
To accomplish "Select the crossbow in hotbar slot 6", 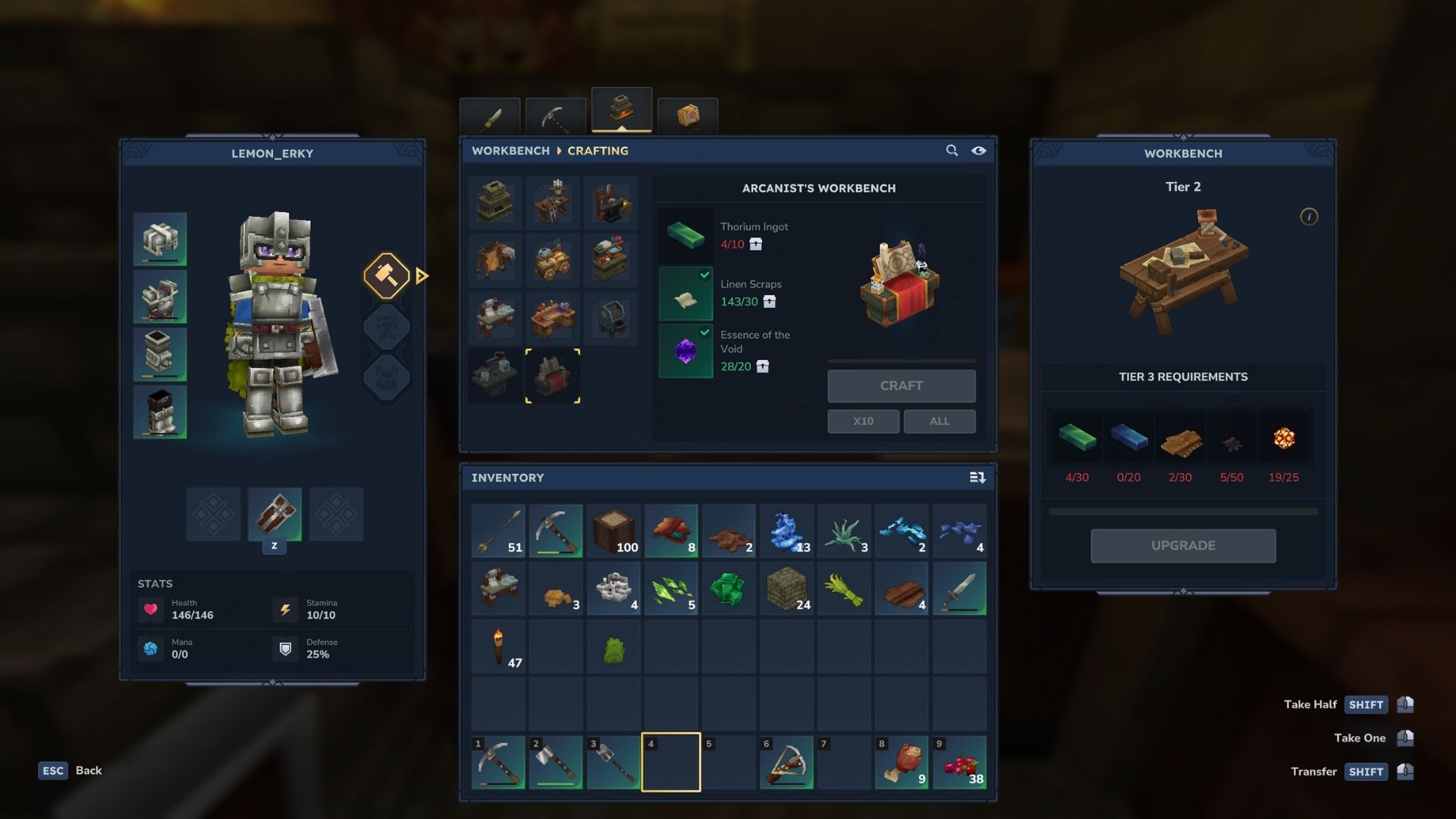I will [x=786, y=762].
